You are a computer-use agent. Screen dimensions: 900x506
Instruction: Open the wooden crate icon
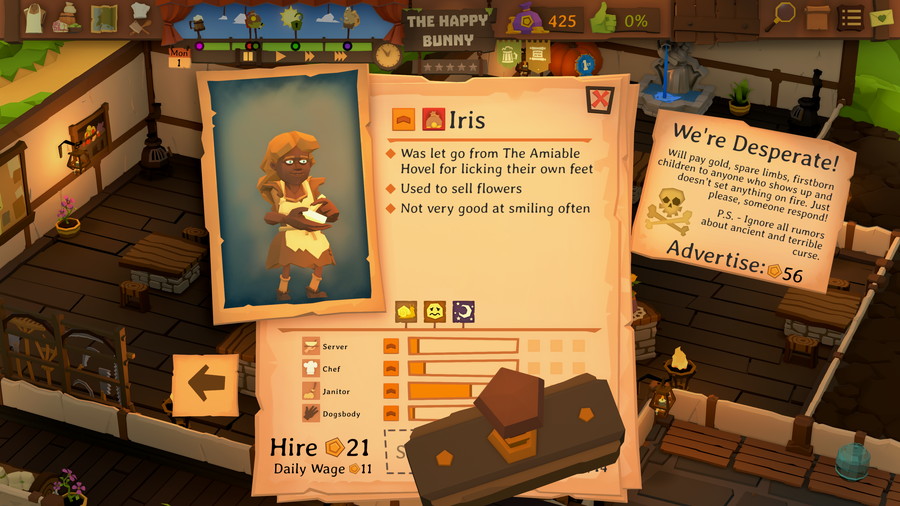click(817, 17)
